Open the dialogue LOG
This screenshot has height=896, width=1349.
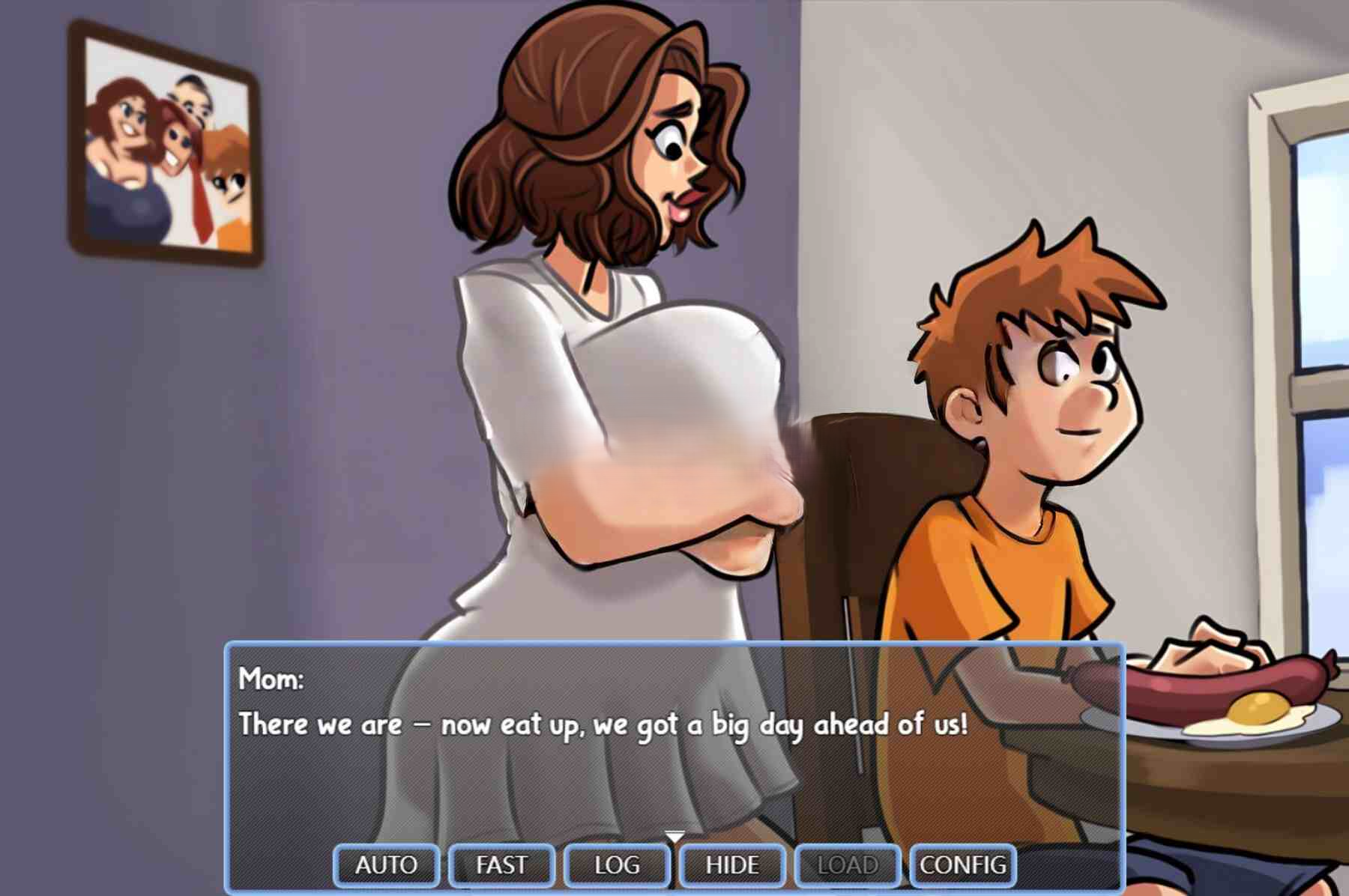(x=617, y=865)
